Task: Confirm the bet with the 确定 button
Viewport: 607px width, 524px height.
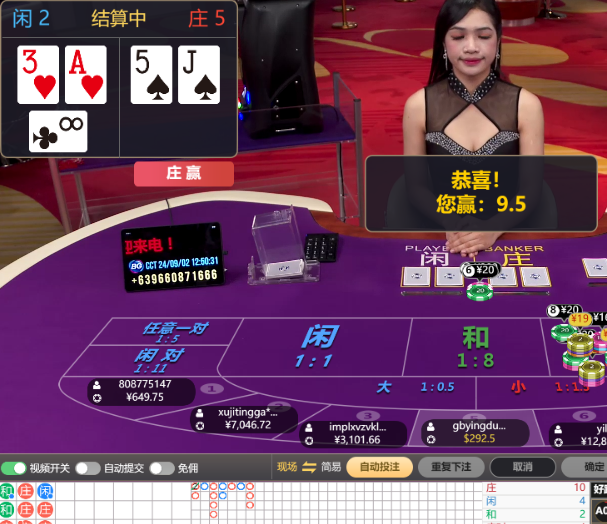Action: (590, 467)
